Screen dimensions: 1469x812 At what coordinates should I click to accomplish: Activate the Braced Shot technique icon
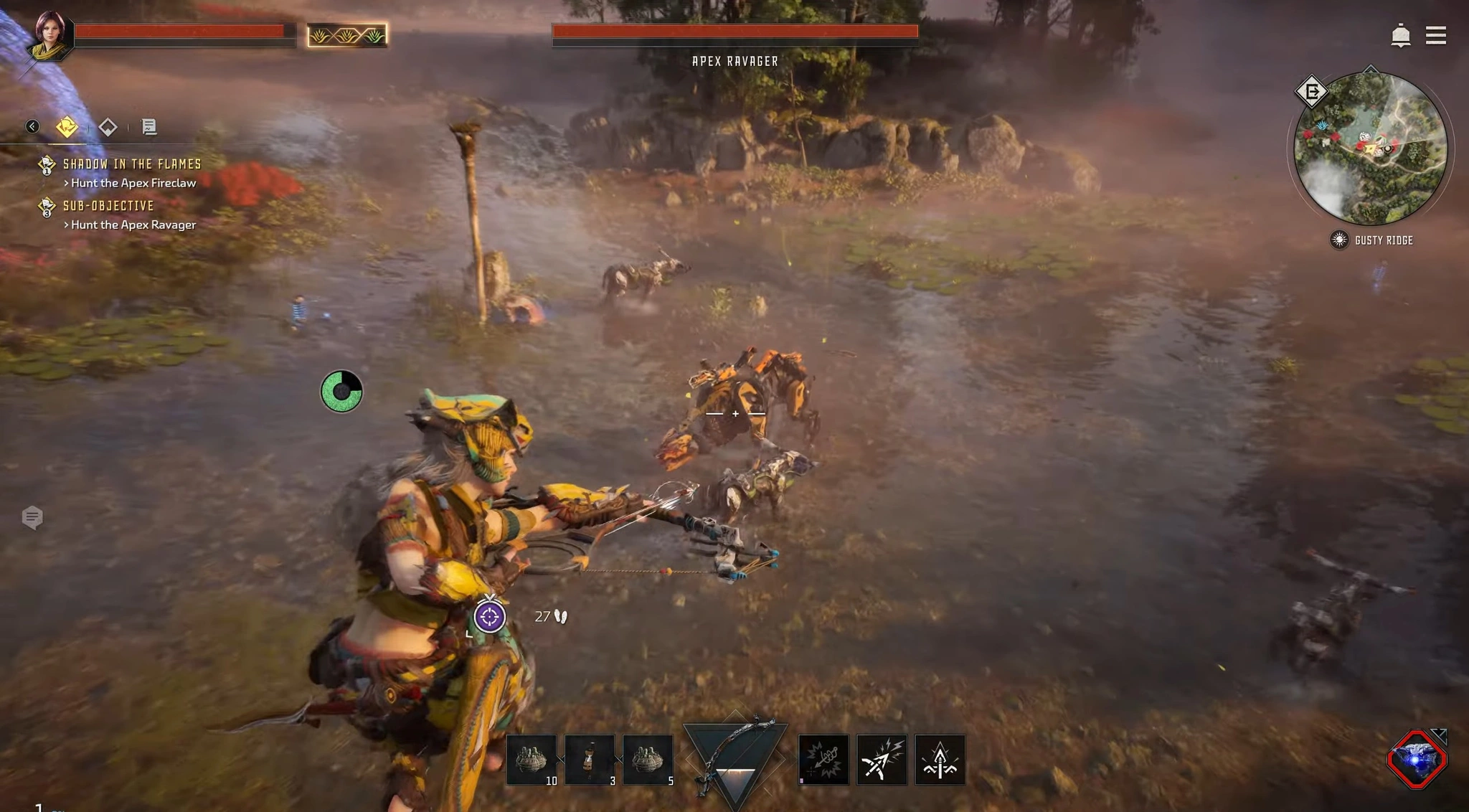pyautogui.click(x=823, y=760)
